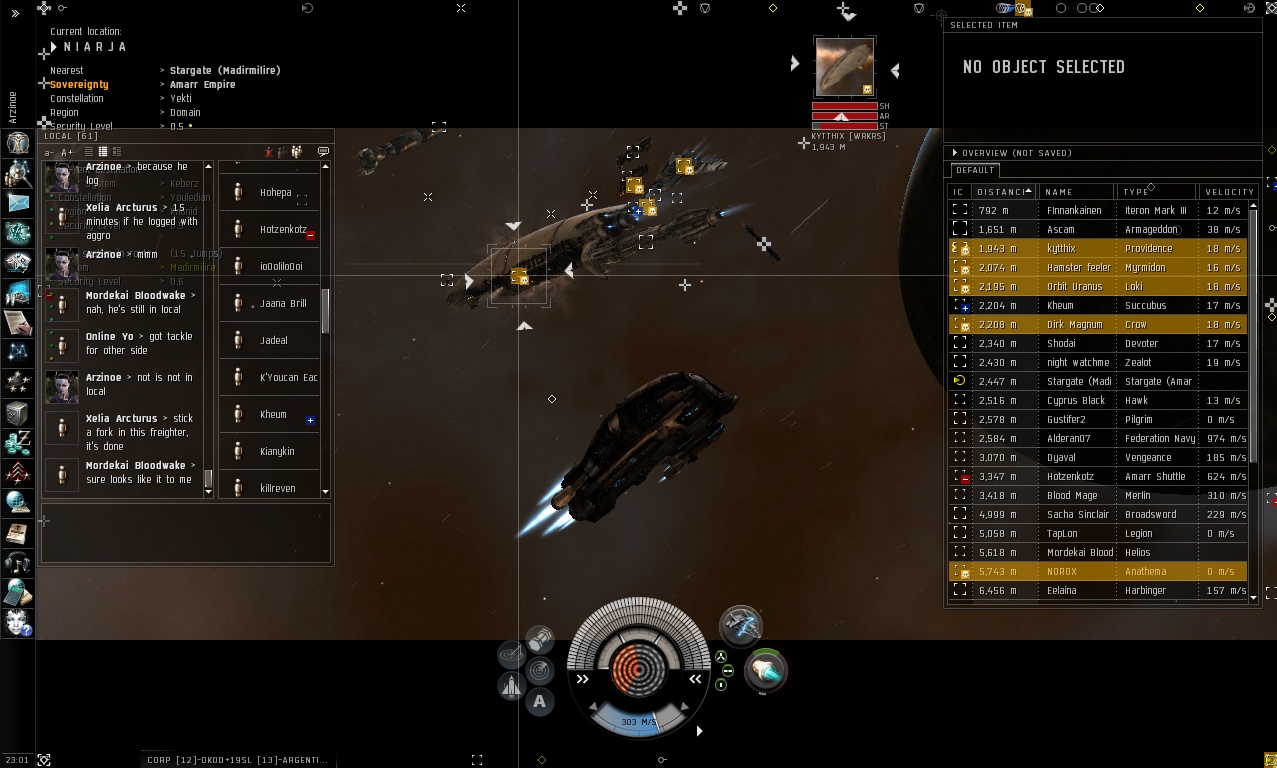This screenshot has width=1277, height=768.
Task: Open the ship scanner radar button
Action: pyautogui.click(x=540, y=669)
